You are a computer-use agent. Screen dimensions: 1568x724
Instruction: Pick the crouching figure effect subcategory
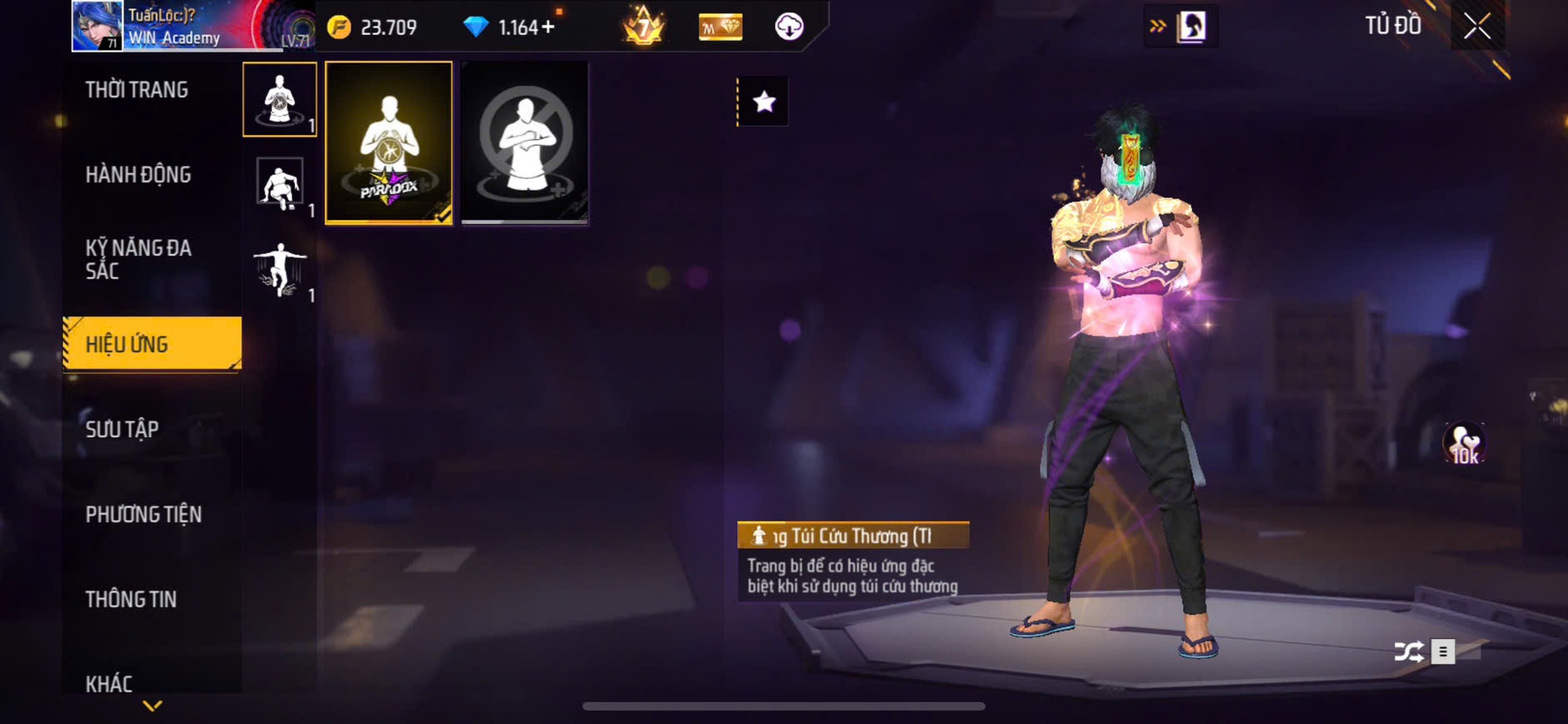coord(280,185)
